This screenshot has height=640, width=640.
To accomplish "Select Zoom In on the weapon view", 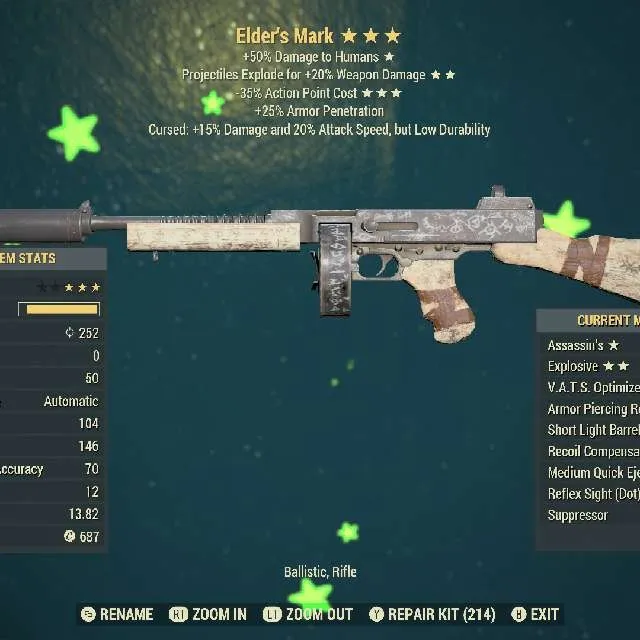I will tap(208, 614).
